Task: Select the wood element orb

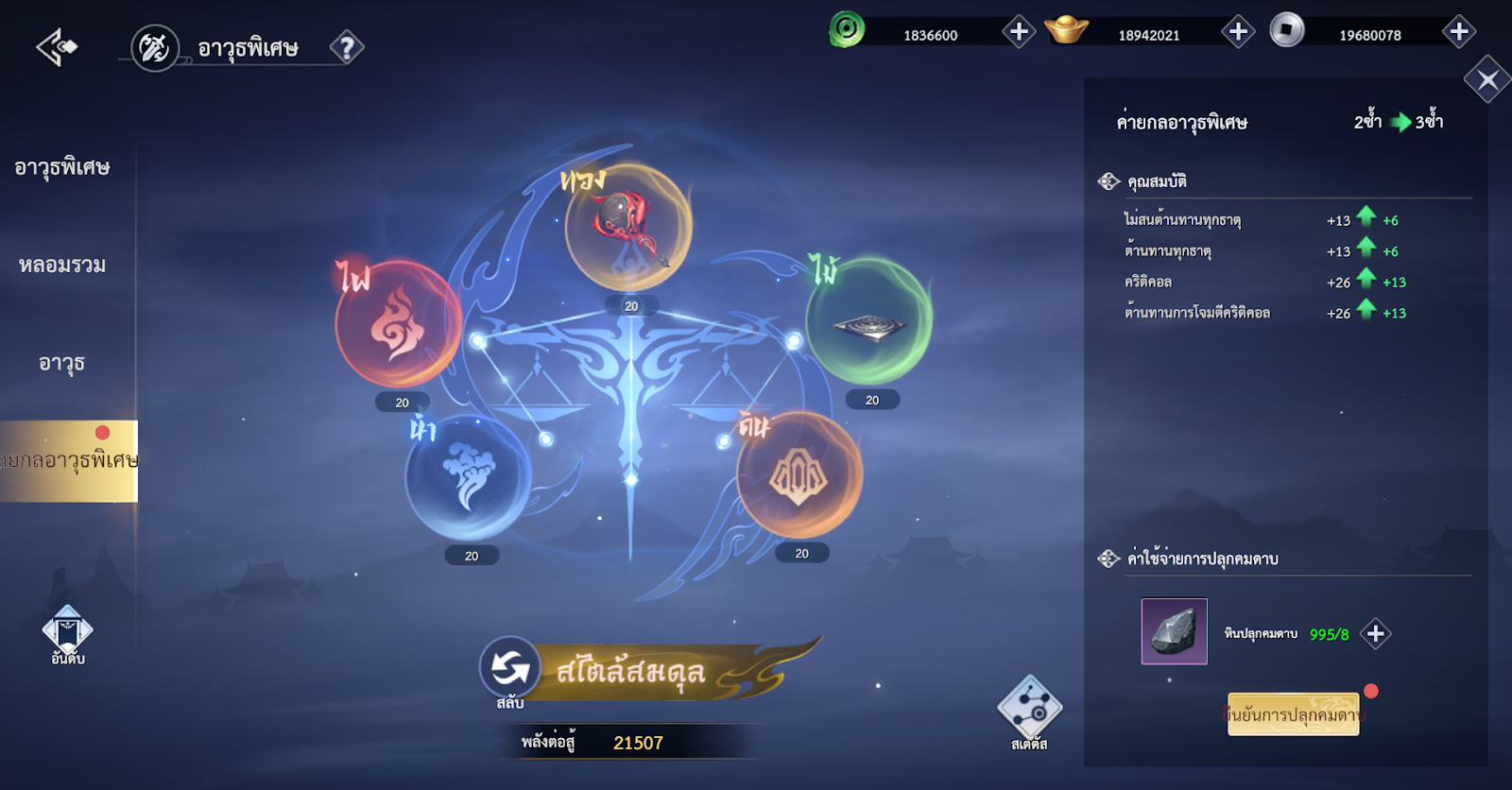Action: pos(869,321)
